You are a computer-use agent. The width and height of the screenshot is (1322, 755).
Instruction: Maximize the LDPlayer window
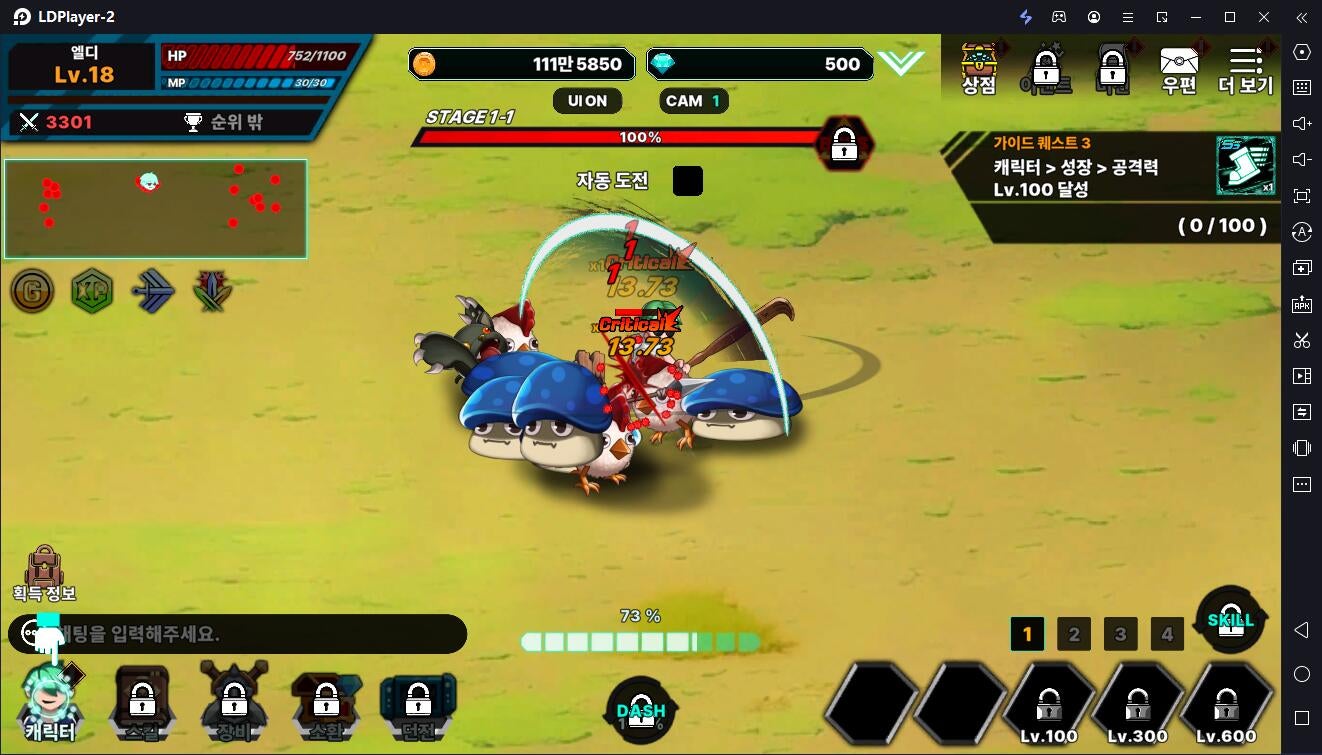1230,17
